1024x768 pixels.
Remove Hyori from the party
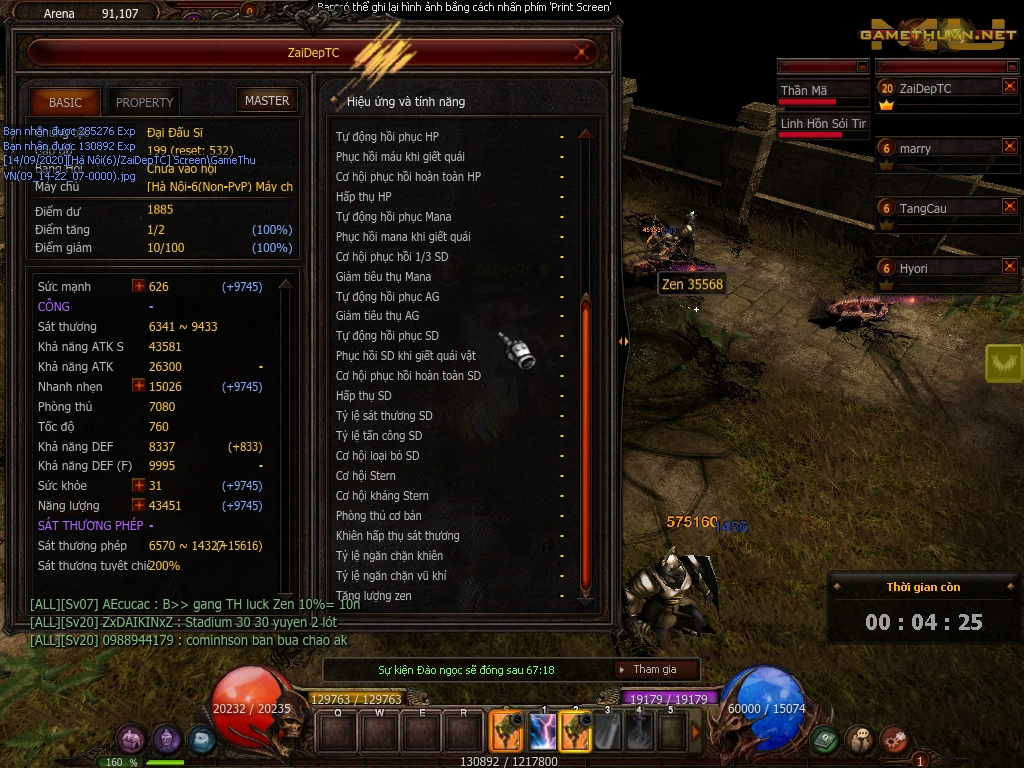(x=1009, y=267)
